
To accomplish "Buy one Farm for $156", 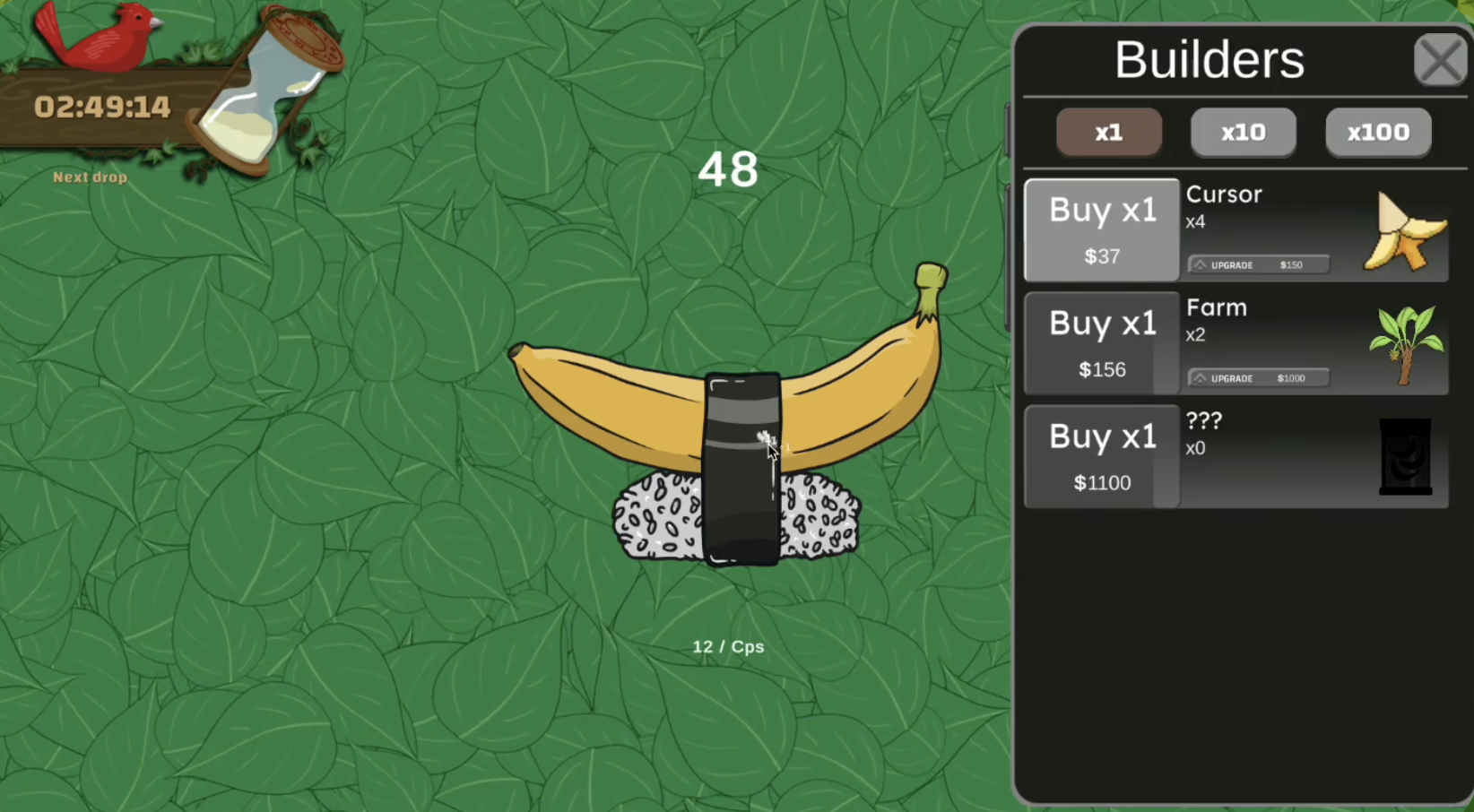I will pyautogui.click(x=1102, y=343).
